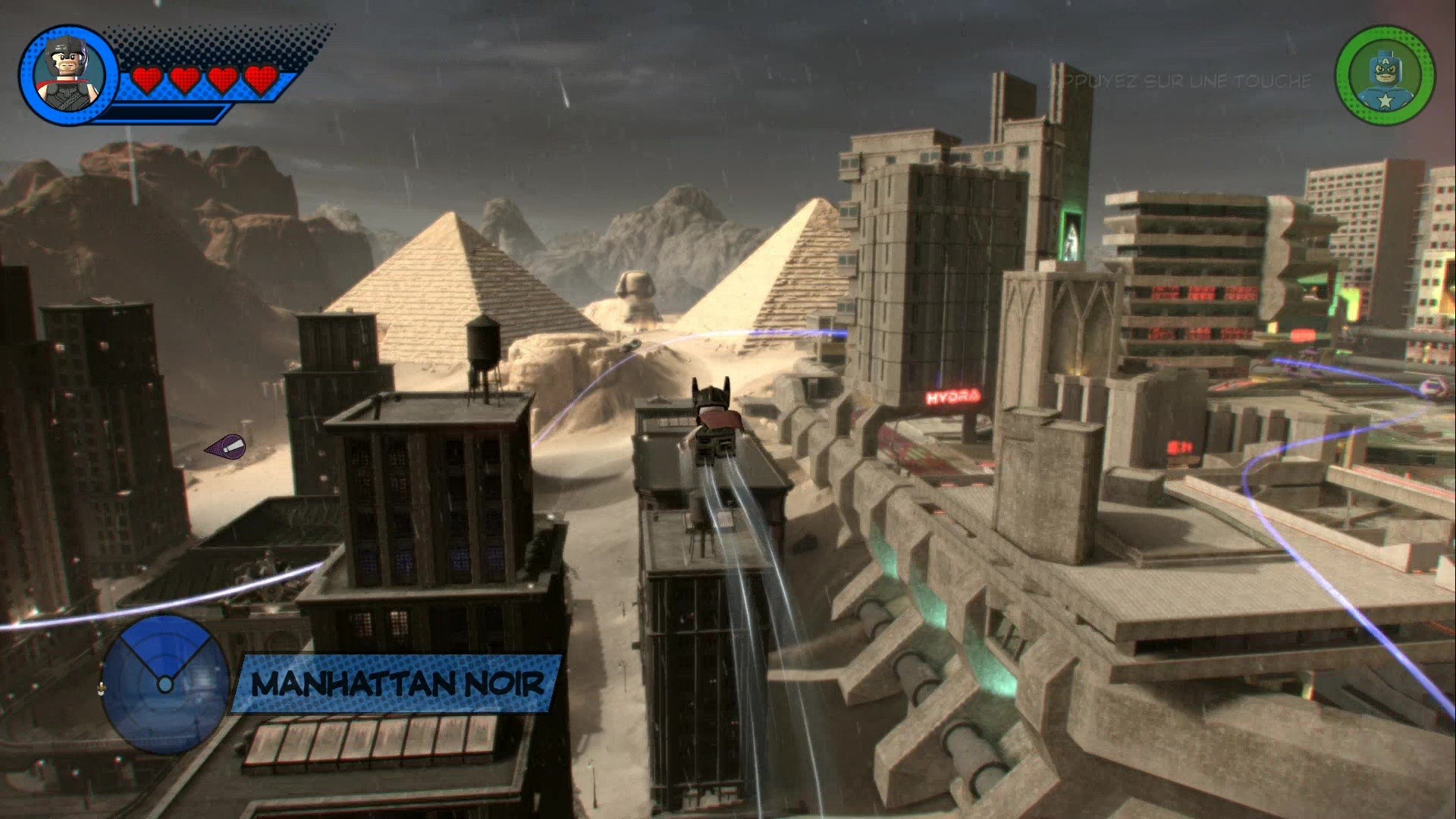Select the Thor character portrait
The width and height of the screenshot is (1456, 819).
point(67,75)
